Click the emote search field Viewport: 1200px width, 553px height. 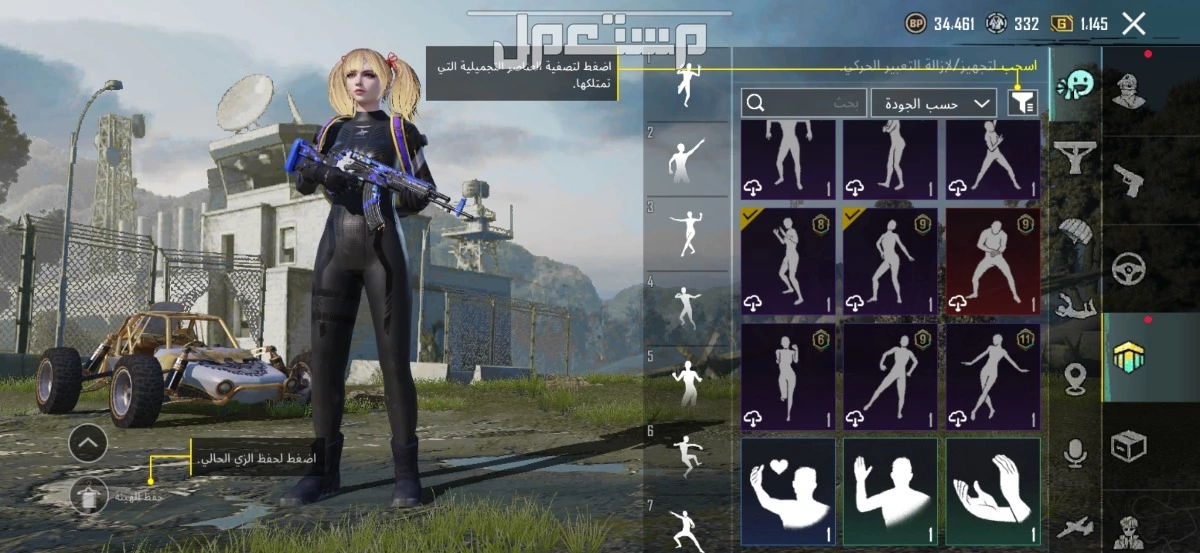coord(803,102)
